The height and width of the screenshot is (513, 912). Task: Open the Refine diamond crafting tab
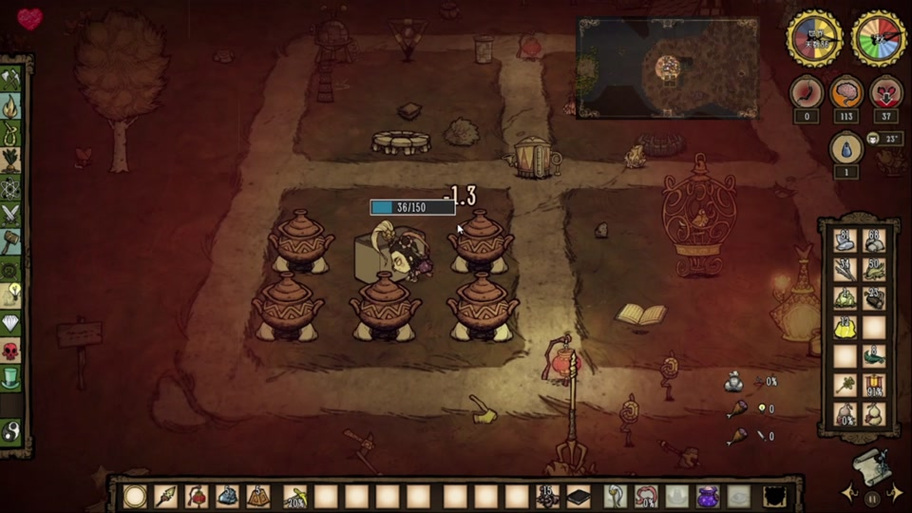coord(12,322)
